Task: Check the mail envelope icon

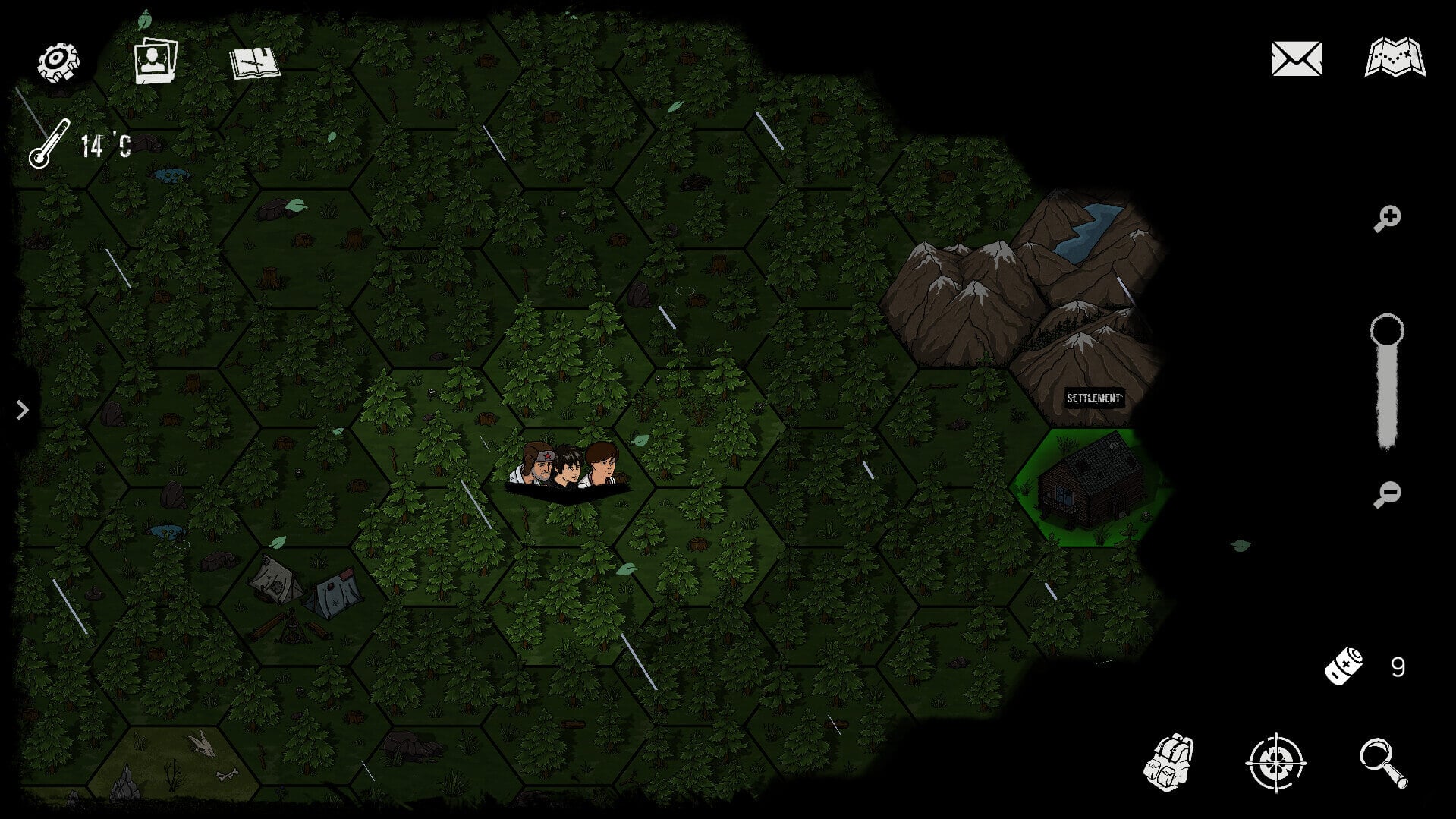Action: 1296,58
